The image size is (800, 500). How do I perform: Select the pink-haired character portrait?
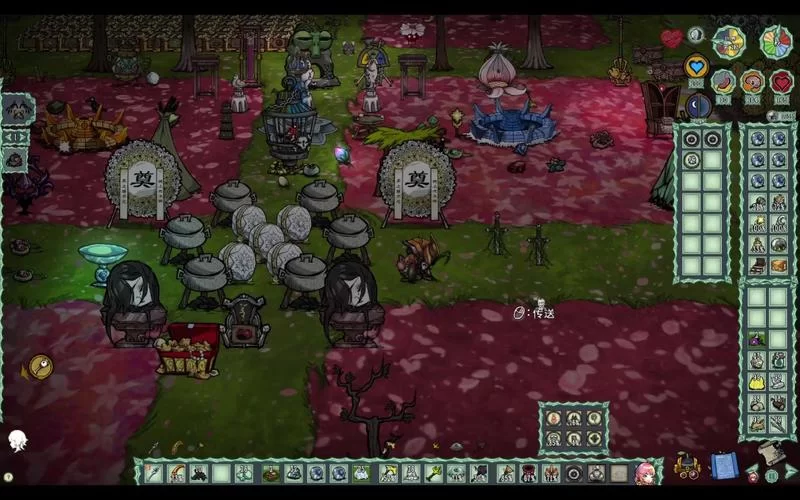coord(645,473)
